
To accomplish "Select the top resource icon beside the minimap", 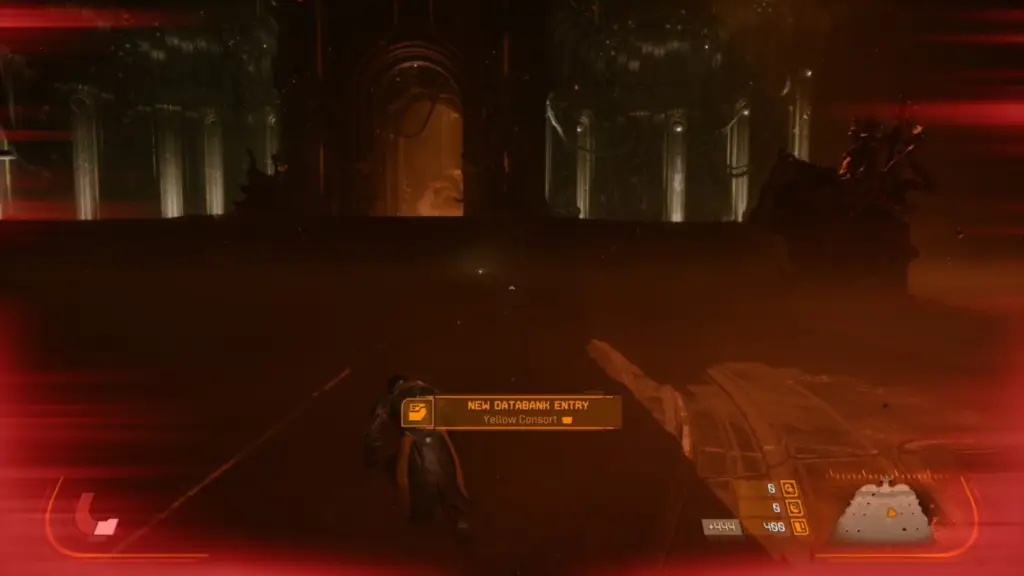I will click(x=790, y=488).
